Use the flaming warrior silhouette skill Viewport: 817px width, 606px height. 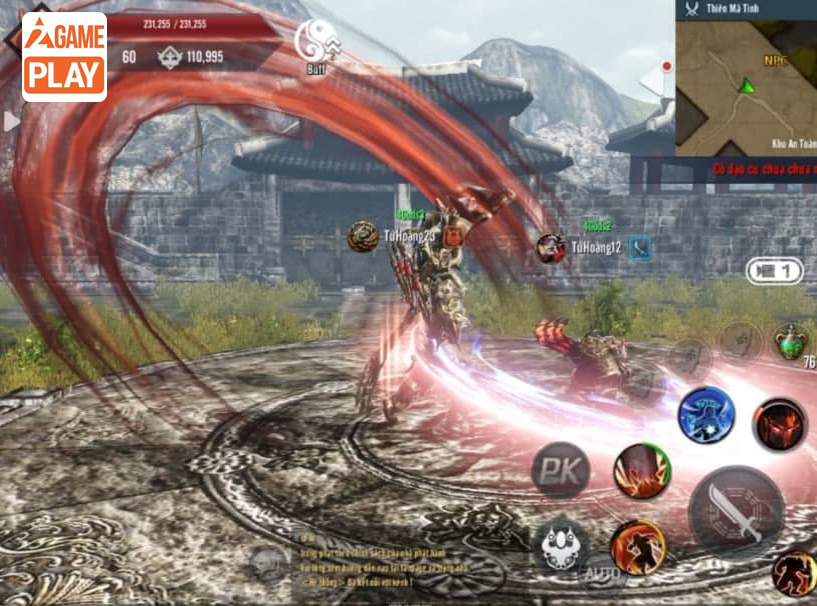pos(638,547)
